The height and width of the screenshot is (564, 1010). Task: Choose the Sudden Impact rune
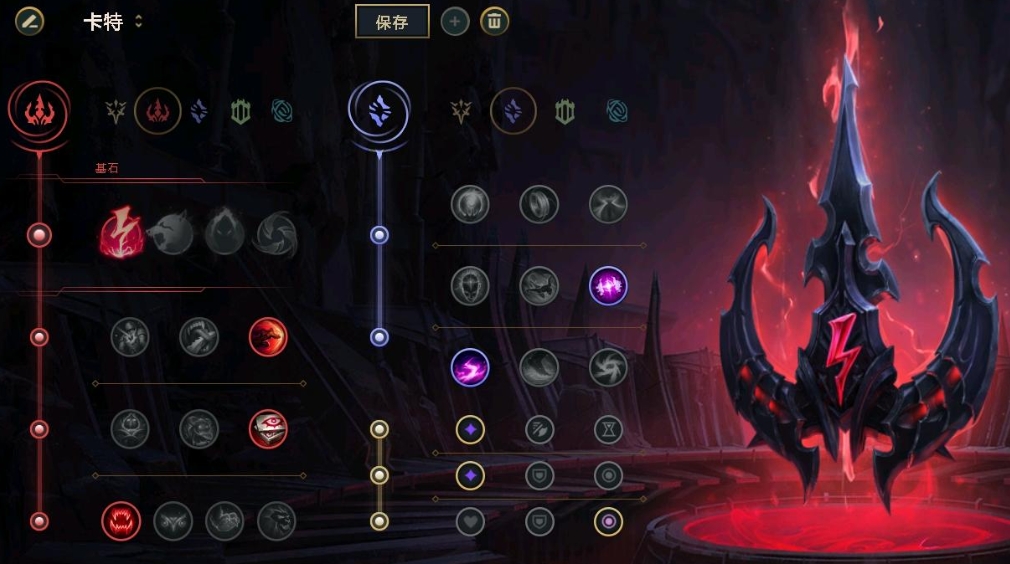tap(268, 337)
